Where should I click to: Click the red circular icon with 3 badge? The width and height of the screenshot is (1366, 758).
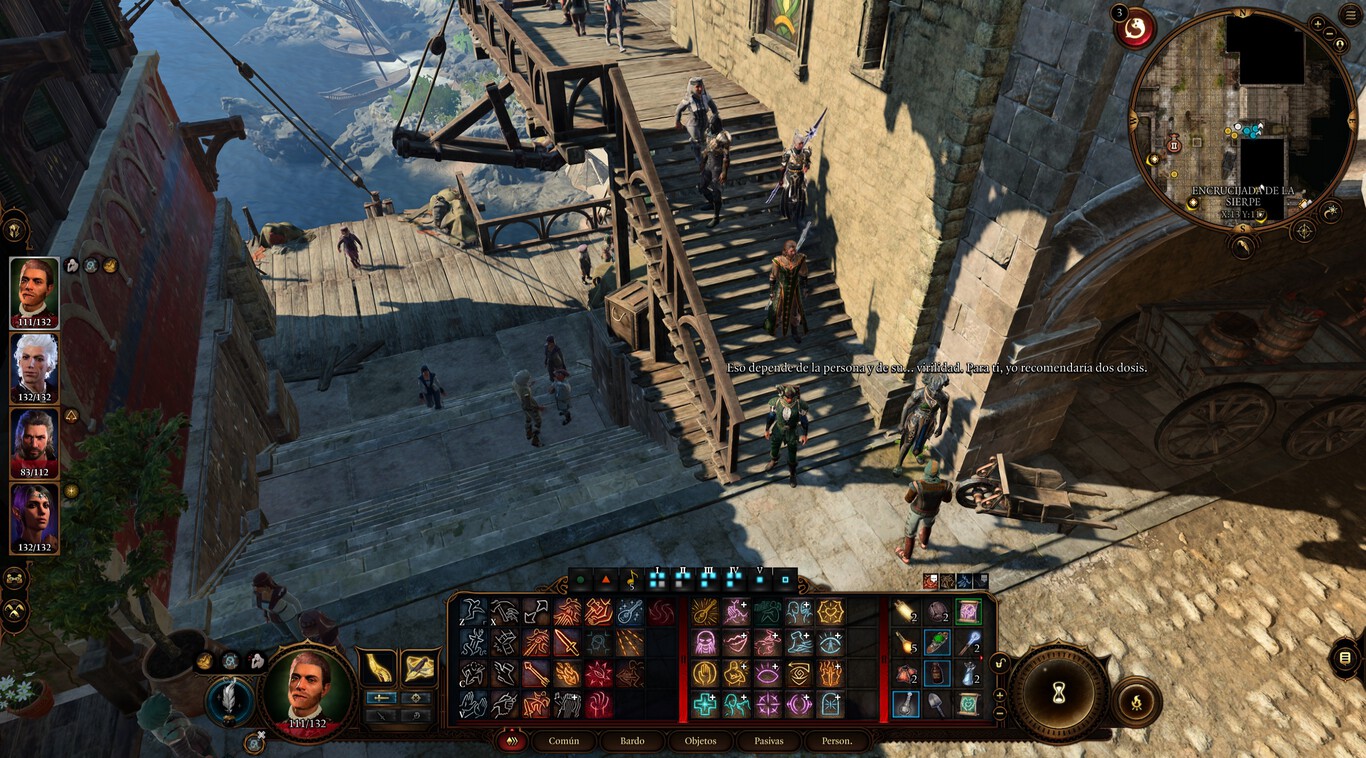[x=1137, y=29]
